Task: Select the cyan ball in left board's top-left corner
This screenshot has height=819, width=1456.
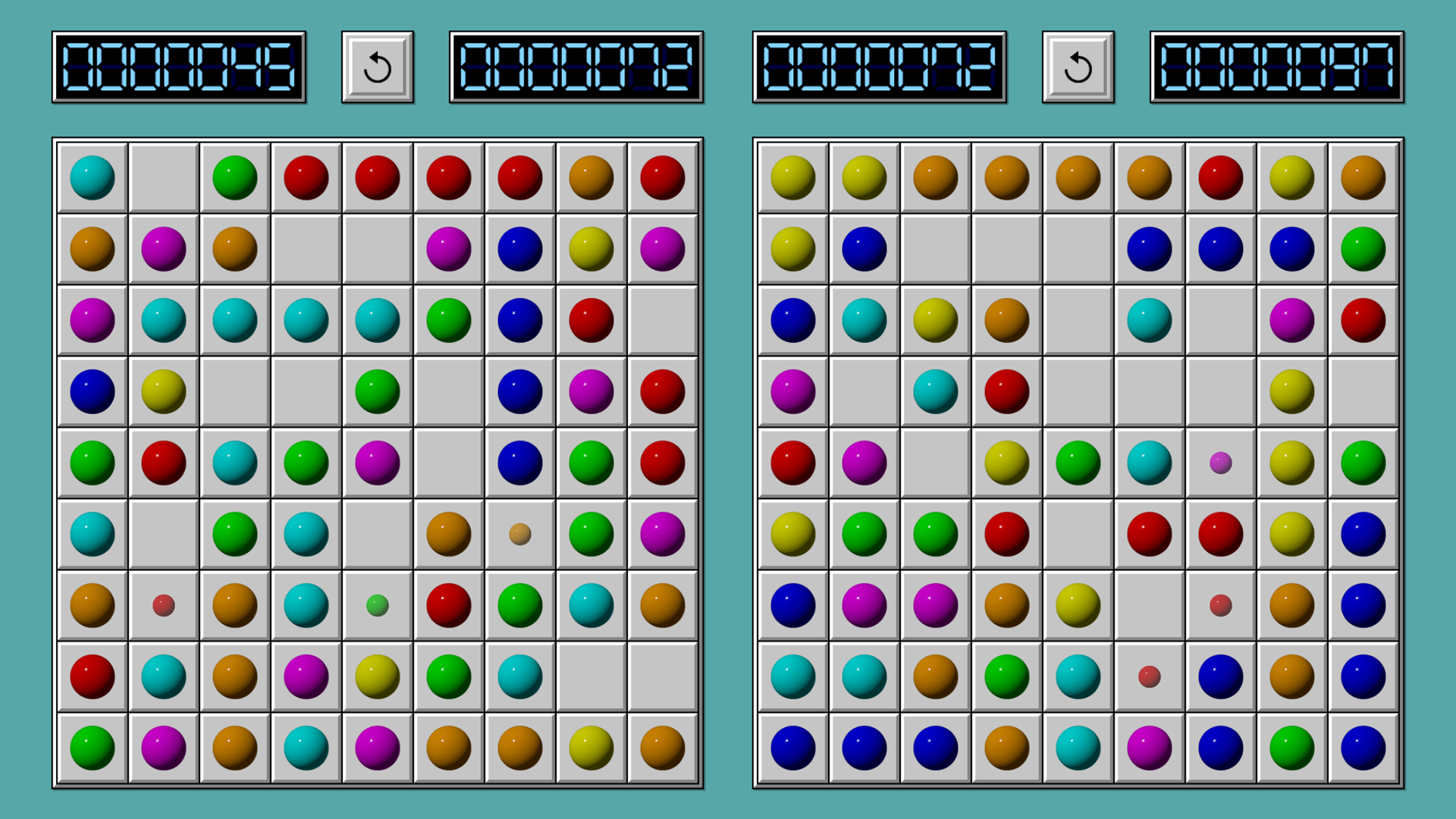Action: click(92, 178)
